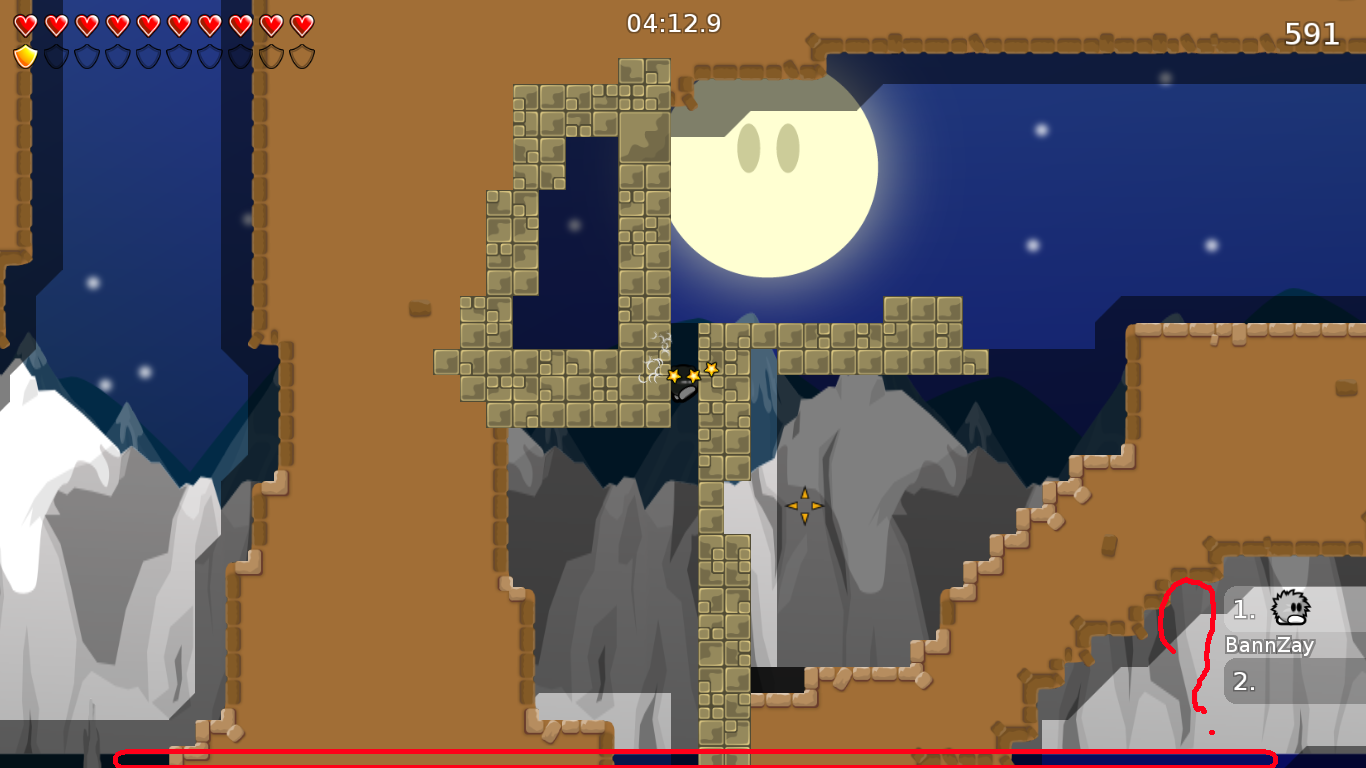The height and width of the screenshot is (768, 1366).
Task: Select the BannZay name on the leaderboard
Action: click(x=1268, y=645)
